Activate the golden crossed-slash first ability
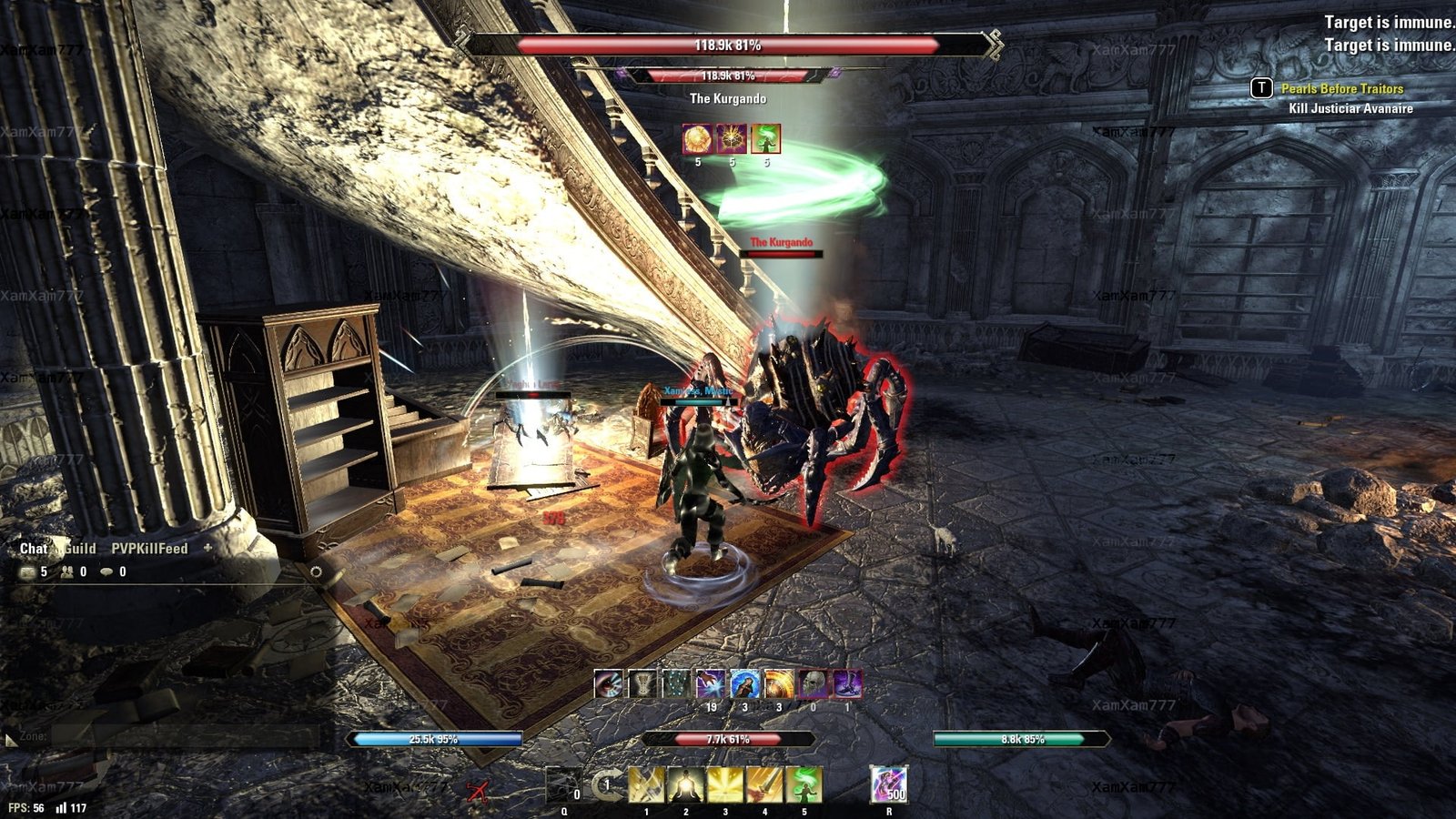 [646, 784]
